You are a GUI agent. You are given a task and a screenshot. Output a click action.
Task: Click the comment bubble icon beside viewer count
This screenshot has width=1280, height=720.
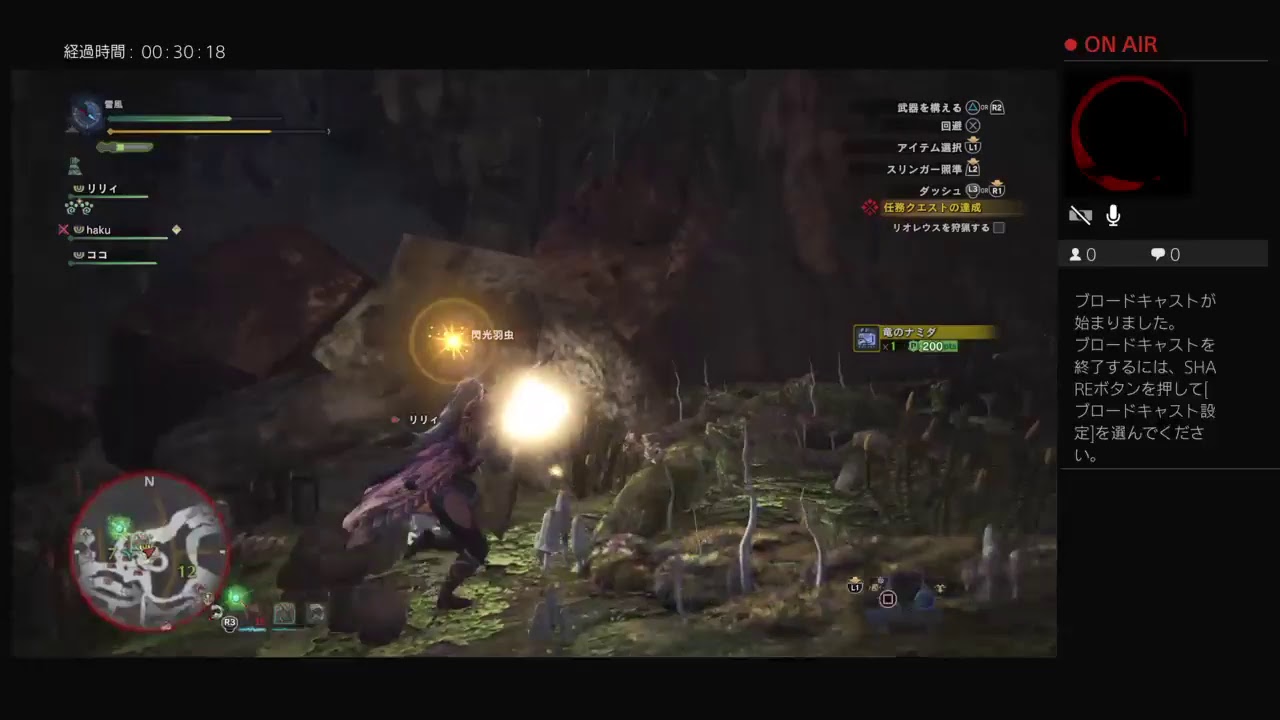1157,254
